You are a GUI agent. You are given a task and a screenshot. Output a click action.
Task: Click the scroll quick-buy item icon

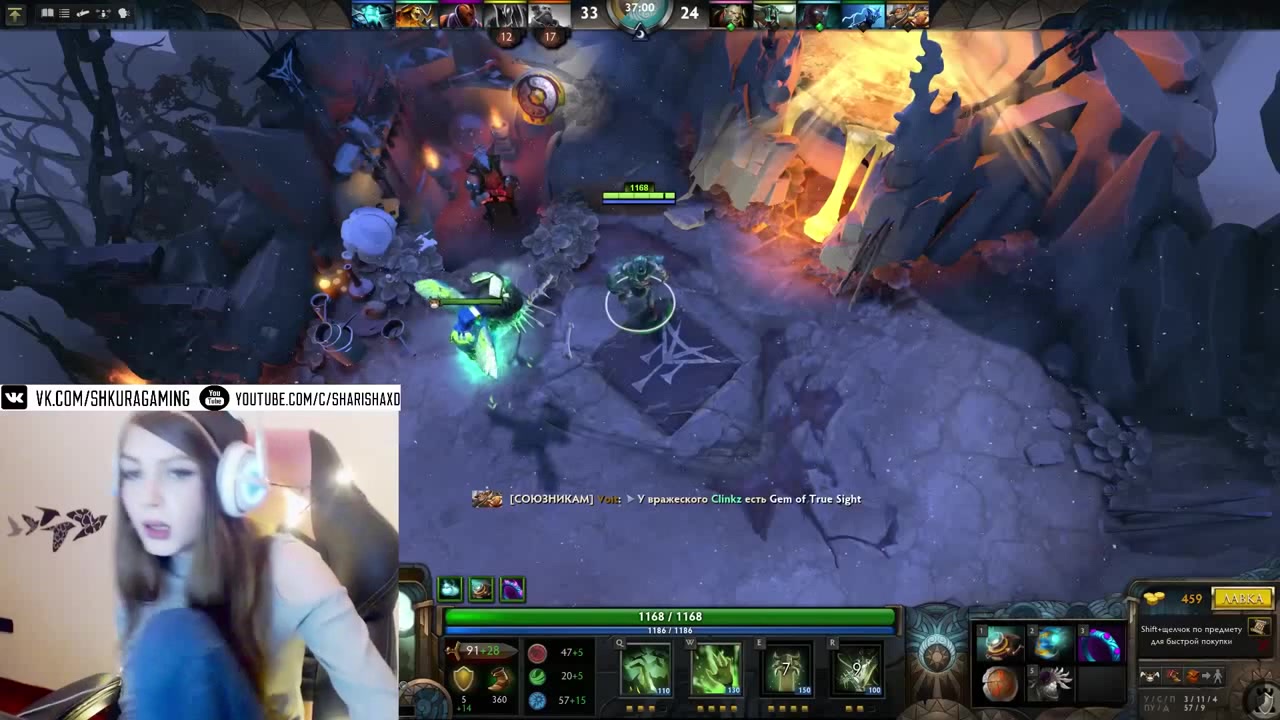[x=1259, y=627]
